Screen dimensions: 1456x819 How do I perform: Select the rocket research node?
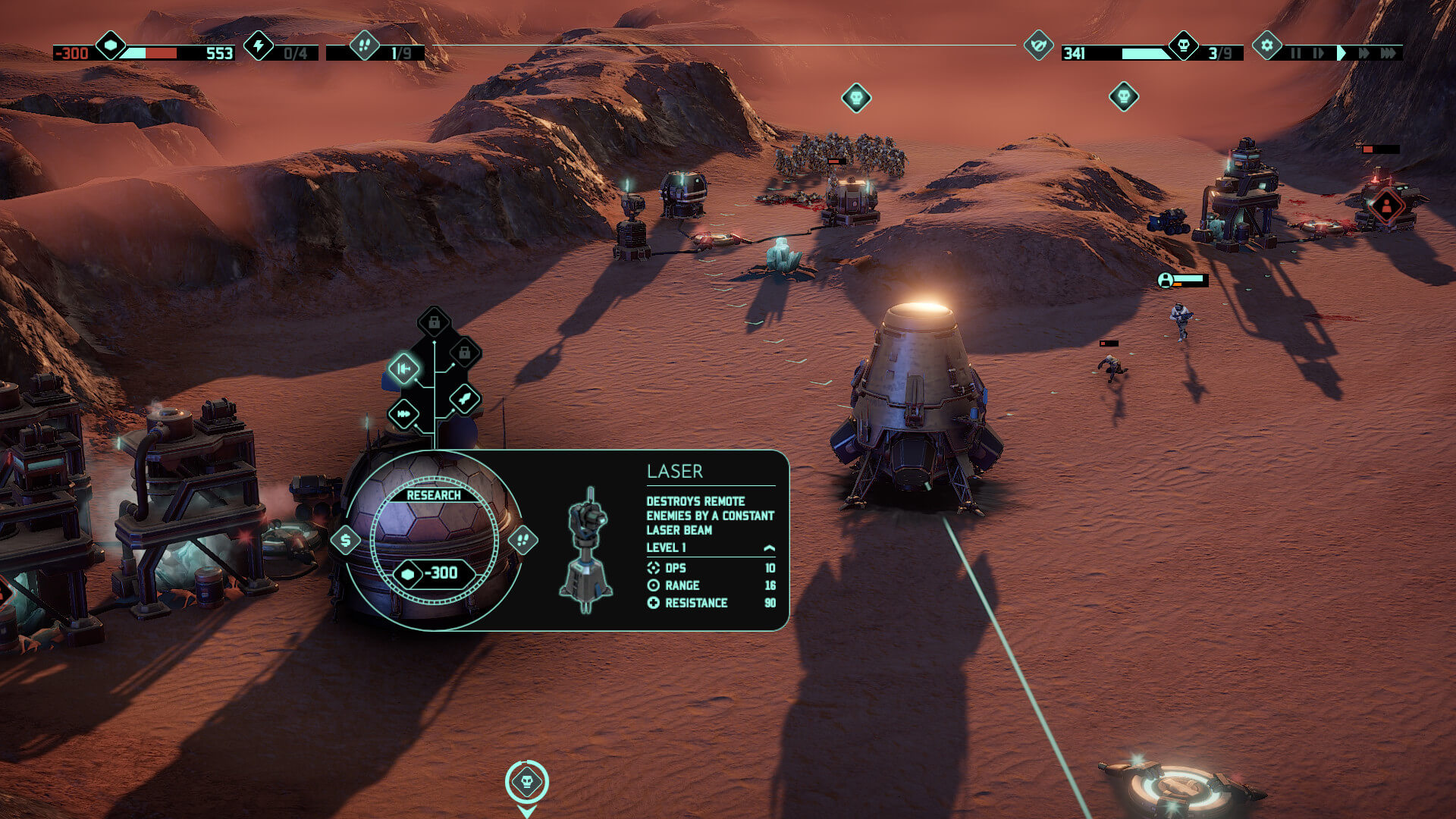point(464,398)
